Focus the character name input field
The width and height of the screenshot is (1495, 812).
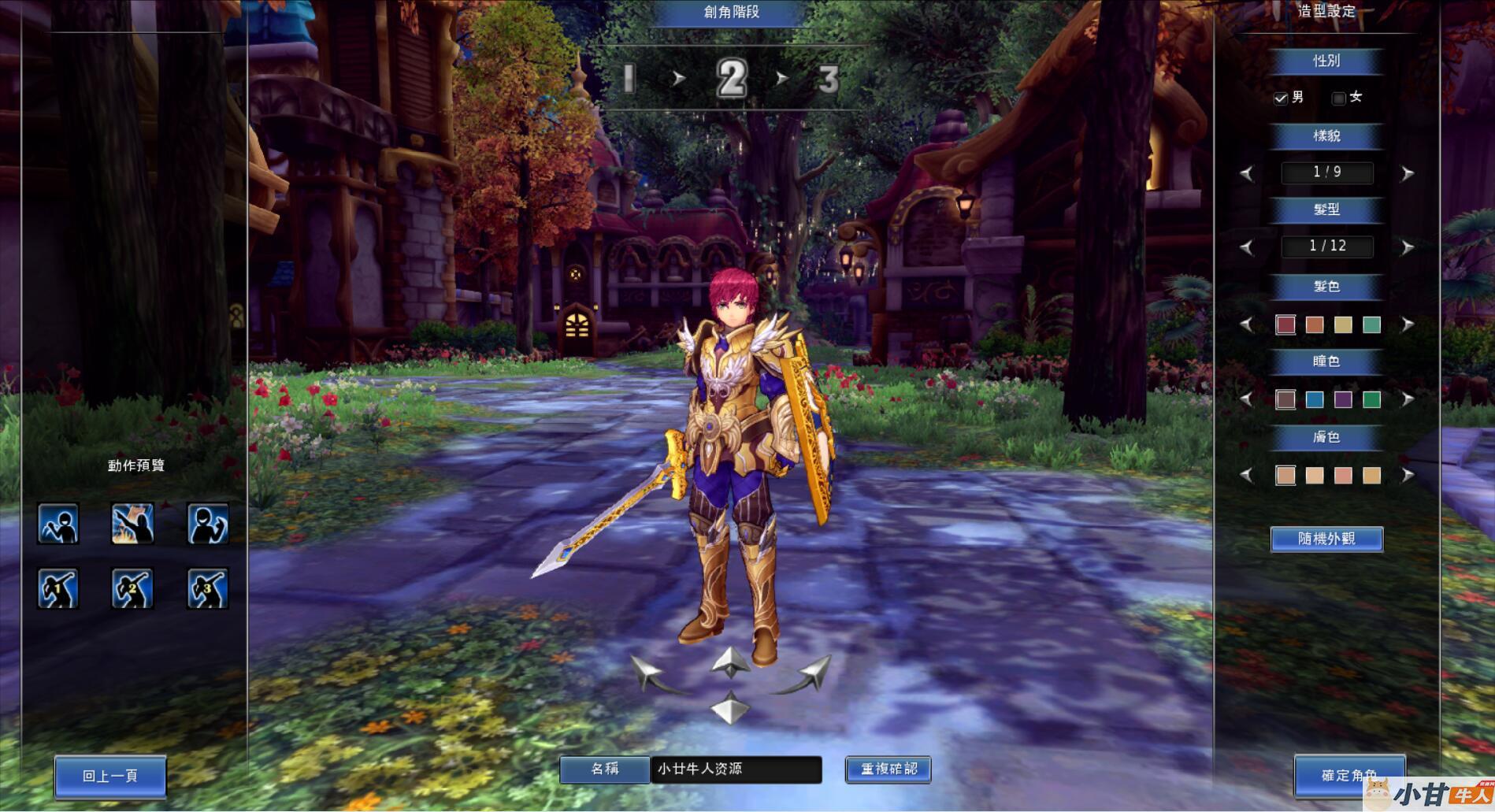click(736, 769)
